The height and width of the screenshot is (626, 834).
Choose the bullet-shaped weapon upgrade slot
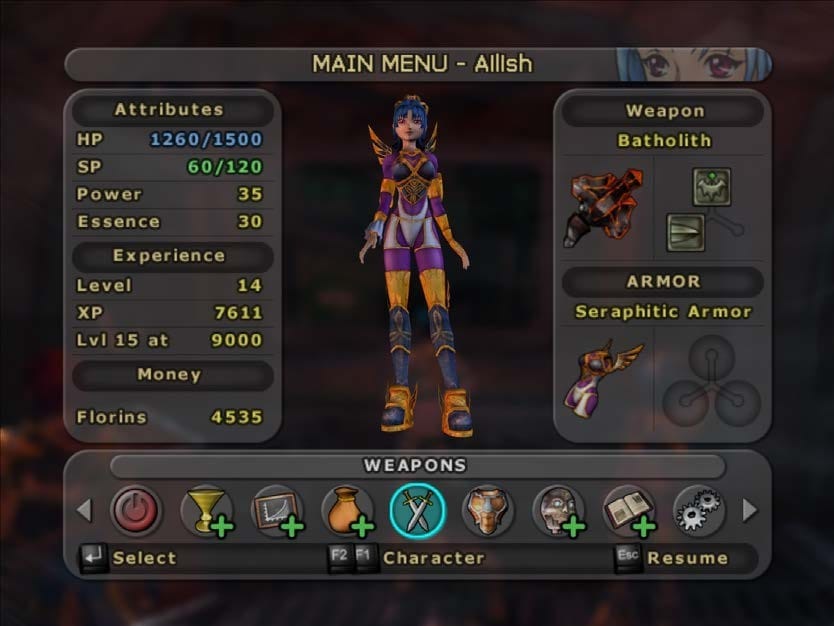coord(687,232)
